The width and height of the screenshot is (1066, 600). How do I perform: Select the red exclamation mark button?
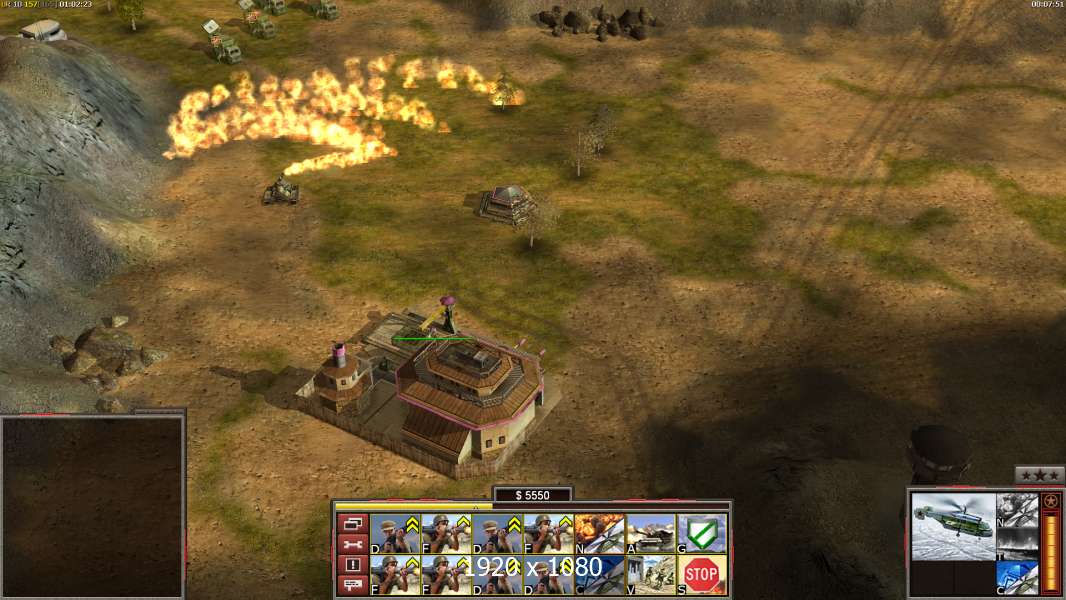352,565
